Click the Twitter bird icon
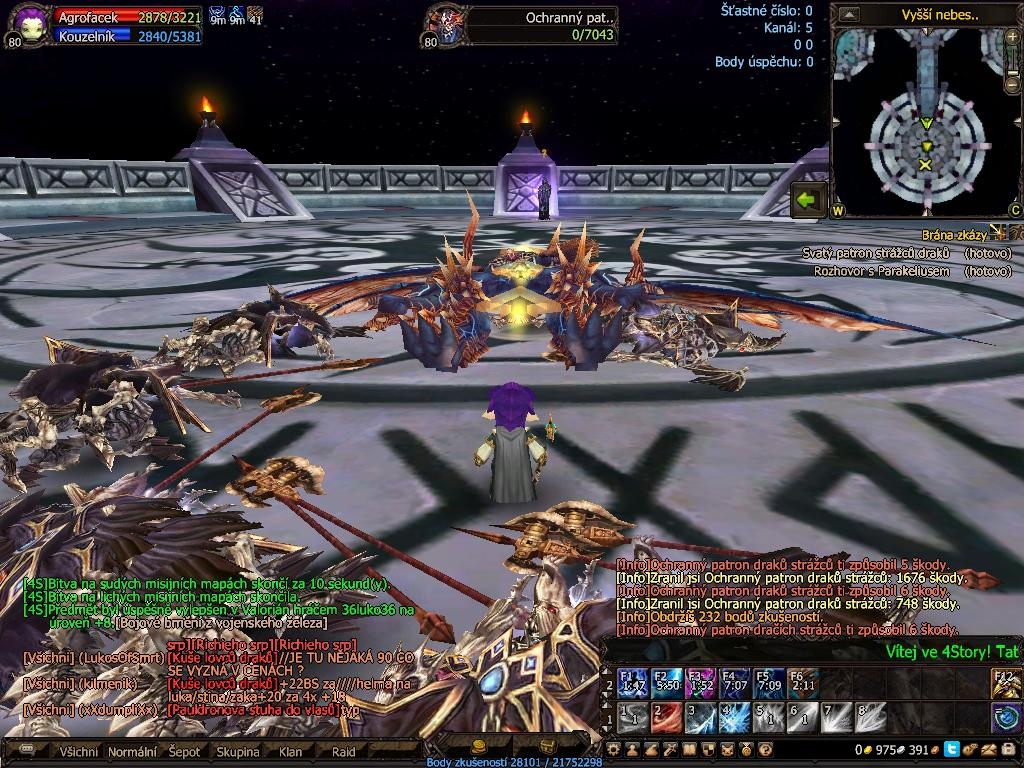The image size is (1024, 768). point(951,749)
